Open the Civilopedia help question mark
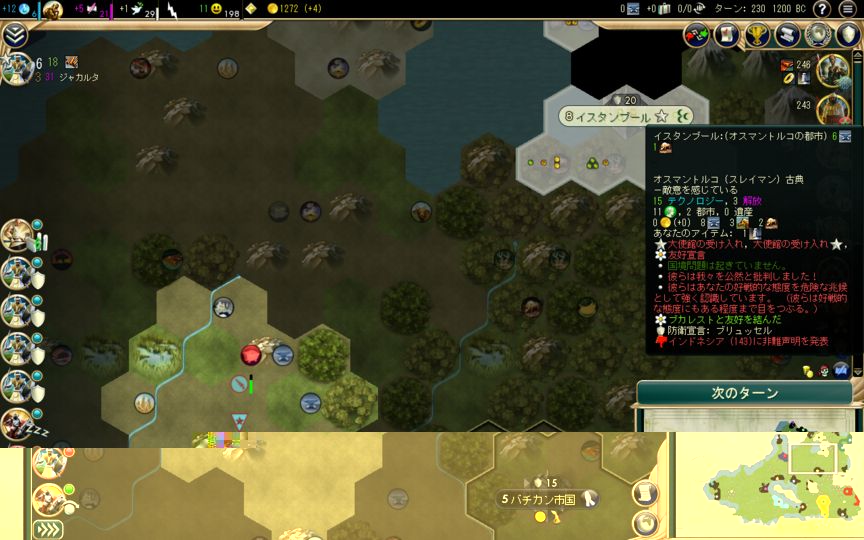 [x=821, y=9]
